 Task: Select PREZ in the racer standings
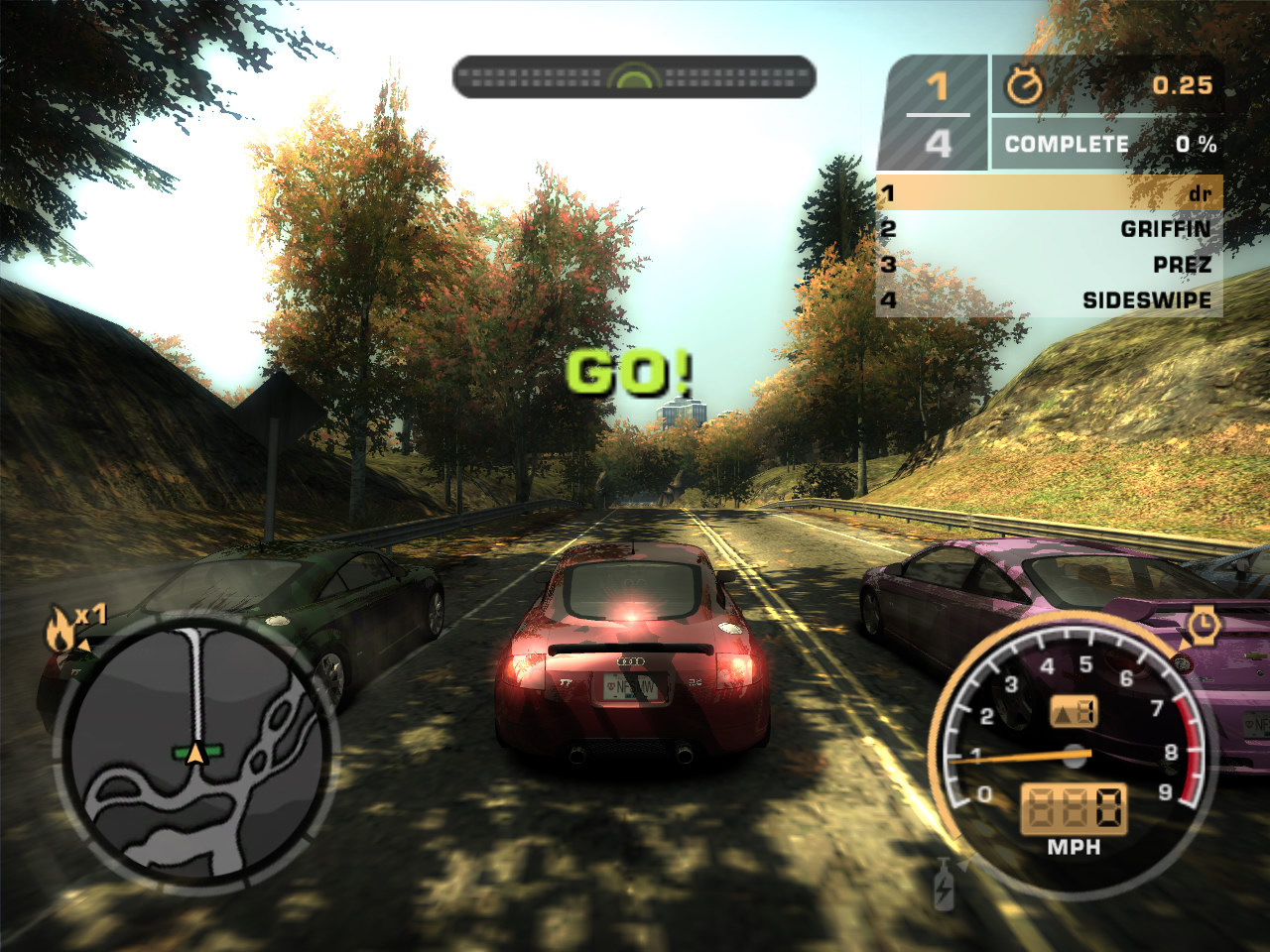[1049, 265]
